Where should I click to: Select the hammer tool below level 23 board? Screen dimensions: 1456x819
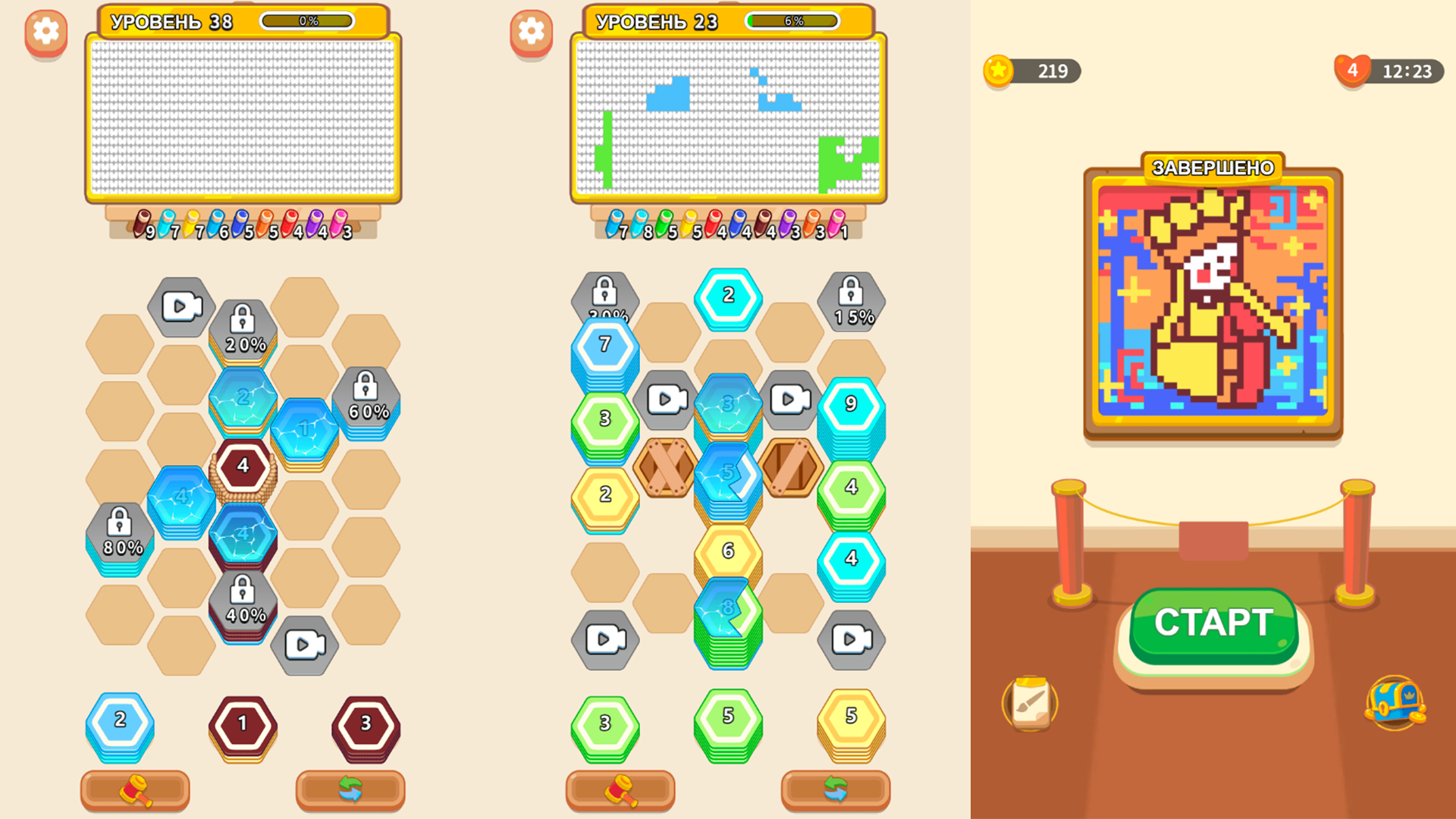click(620, 790)
